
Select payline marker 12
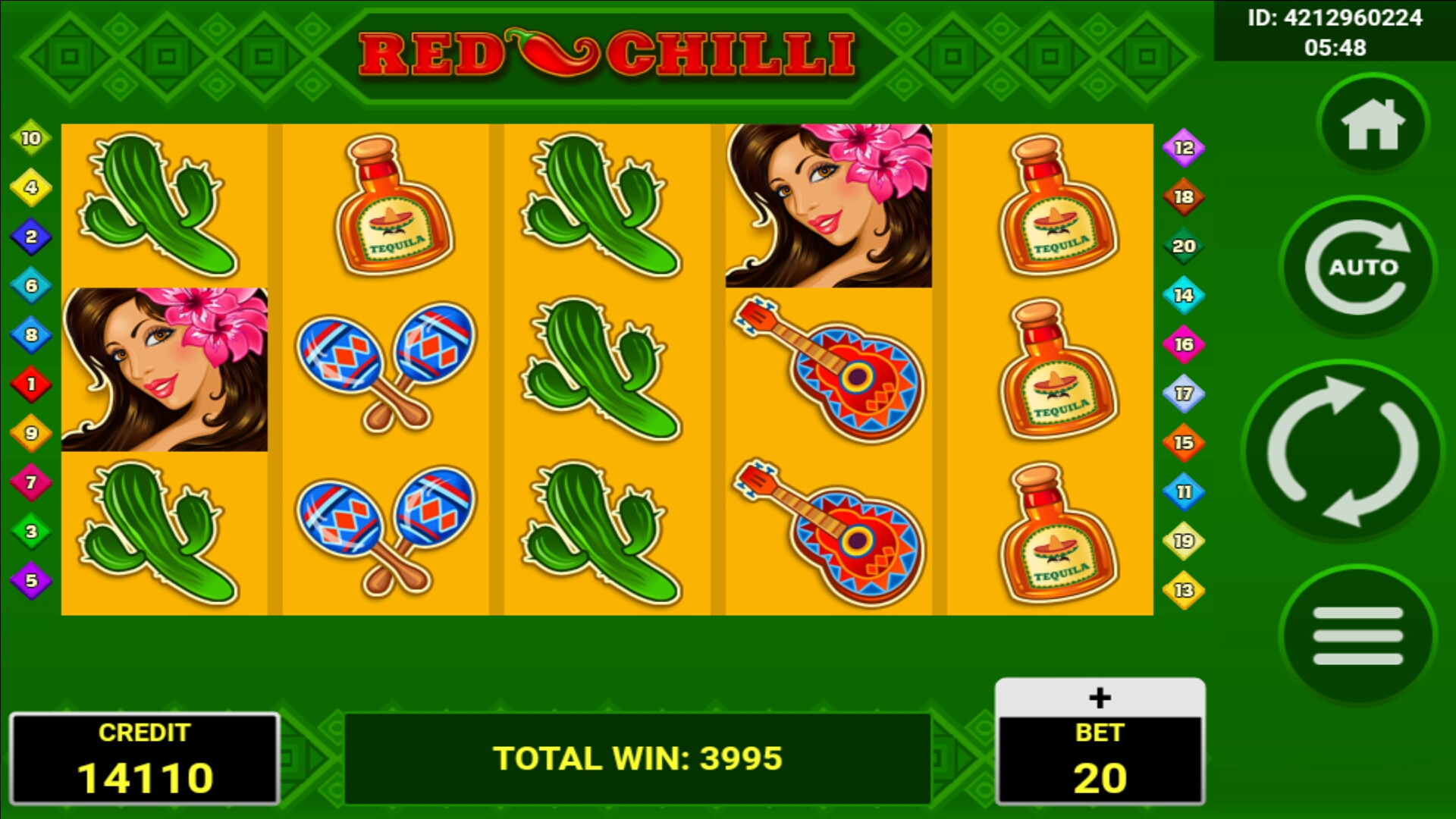[1184, 148]
